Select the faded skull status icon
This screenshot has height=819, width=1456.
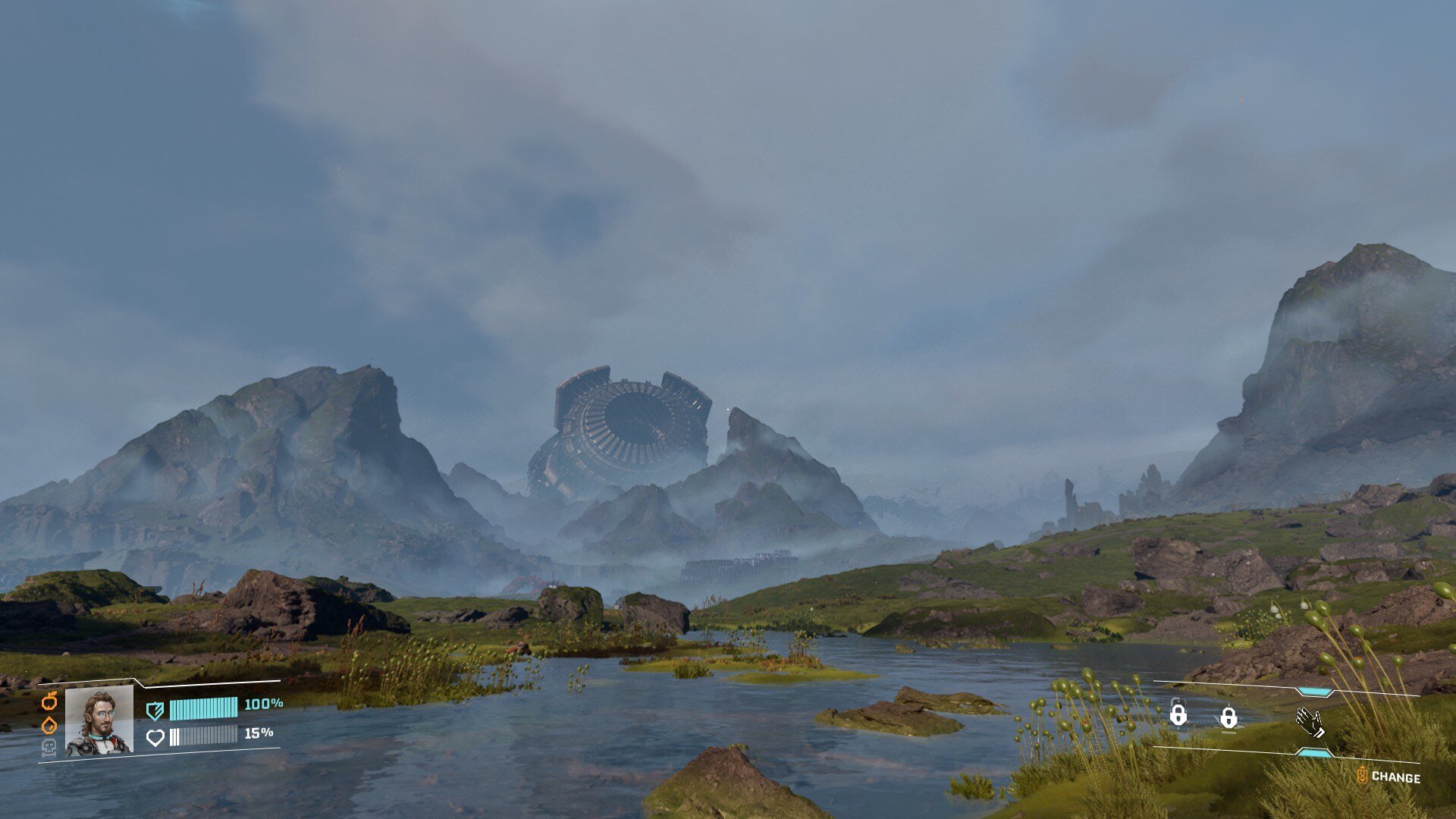(49, 748)
